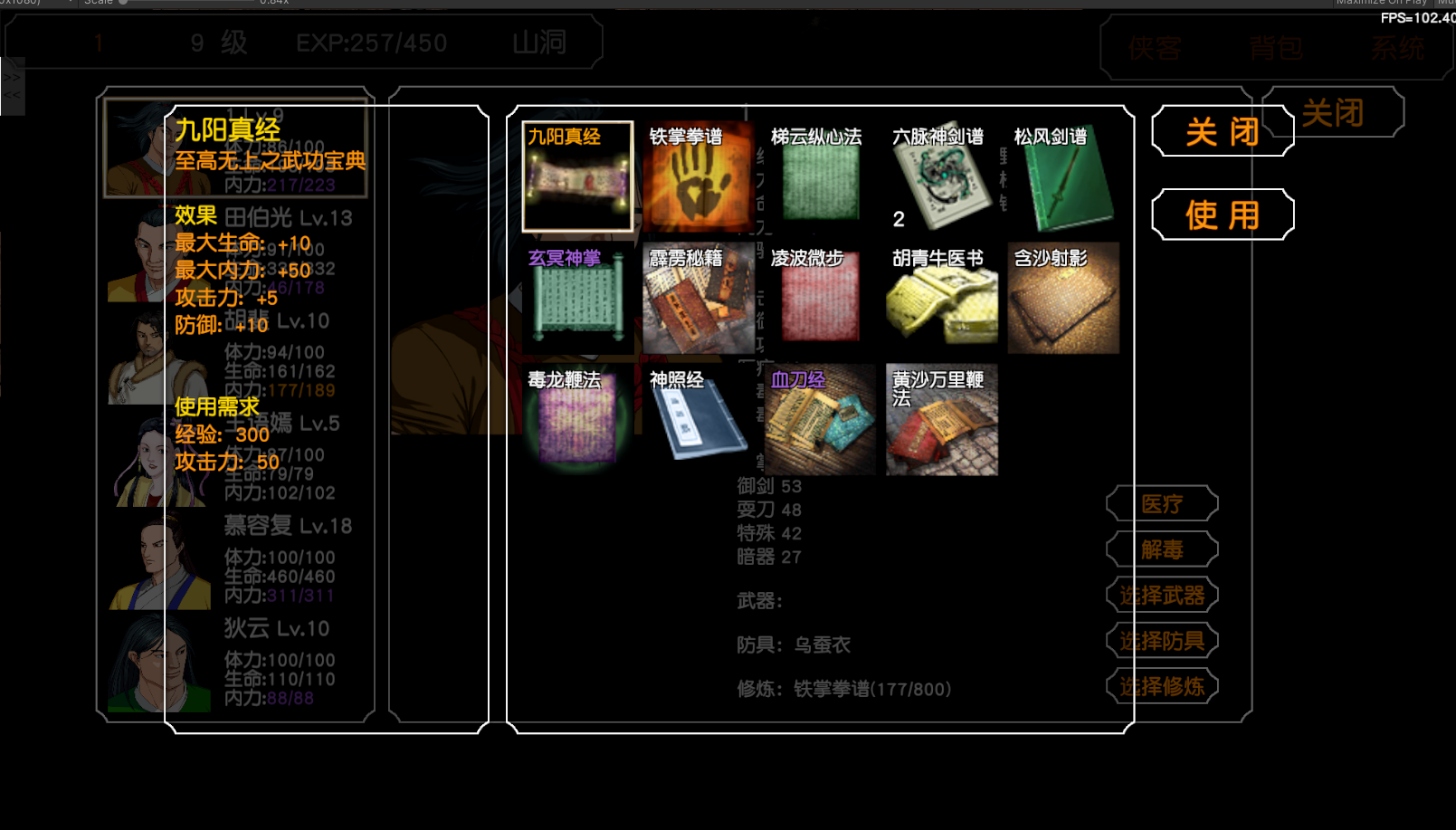Click the 使用 button
1456x830 pixels.
(x=1222, y=215)
